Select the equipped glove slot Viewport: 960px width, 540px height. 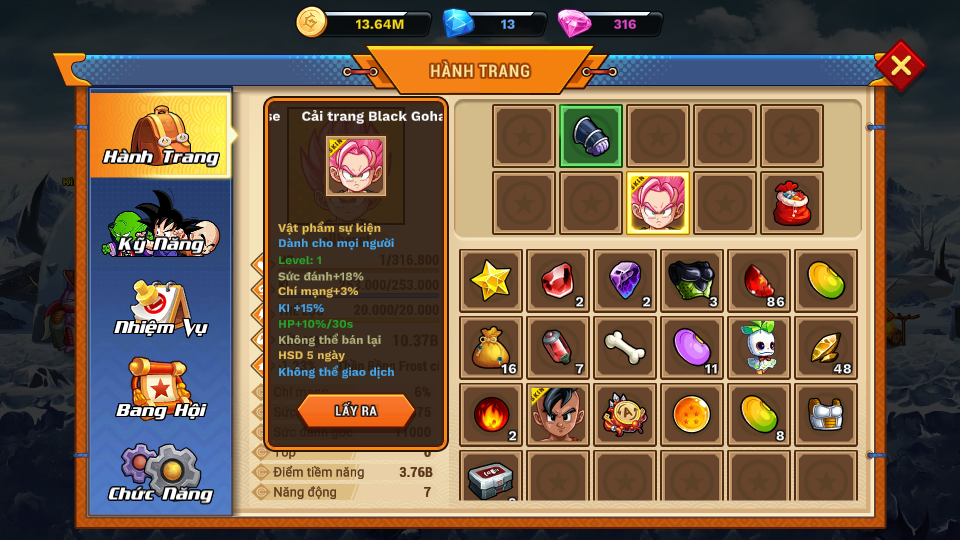click(x=591, y=136)
